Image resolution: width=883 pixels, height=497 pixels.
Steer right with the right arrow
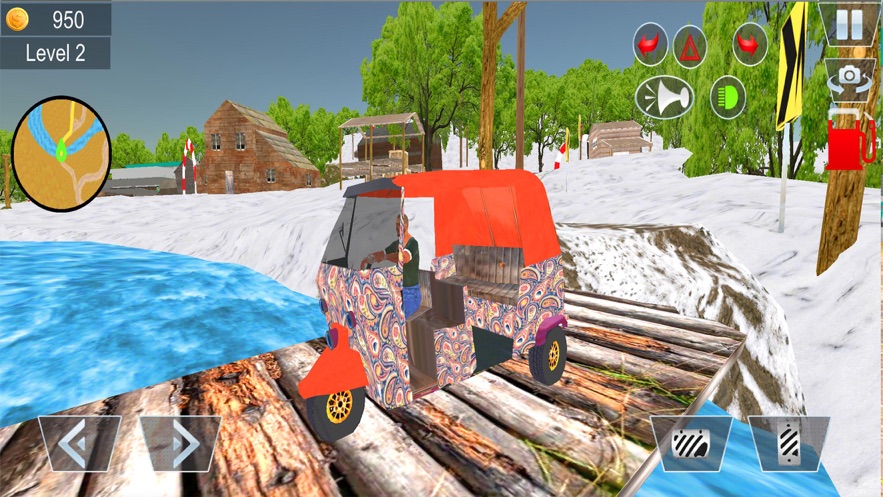pos(180,444)
